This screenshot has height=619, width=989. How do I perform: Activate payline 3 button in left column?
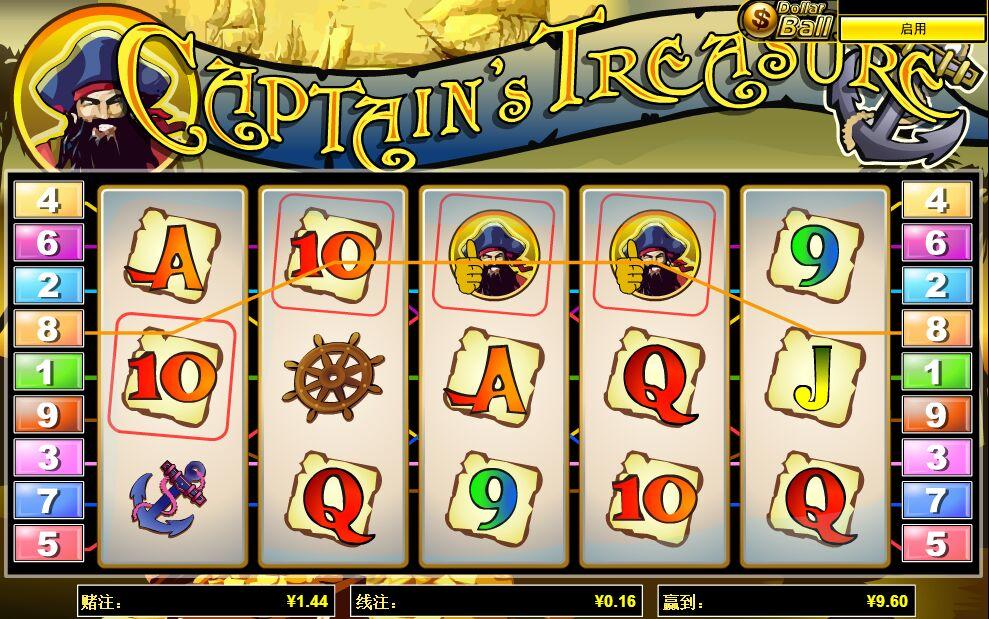(x=48, y=458)
